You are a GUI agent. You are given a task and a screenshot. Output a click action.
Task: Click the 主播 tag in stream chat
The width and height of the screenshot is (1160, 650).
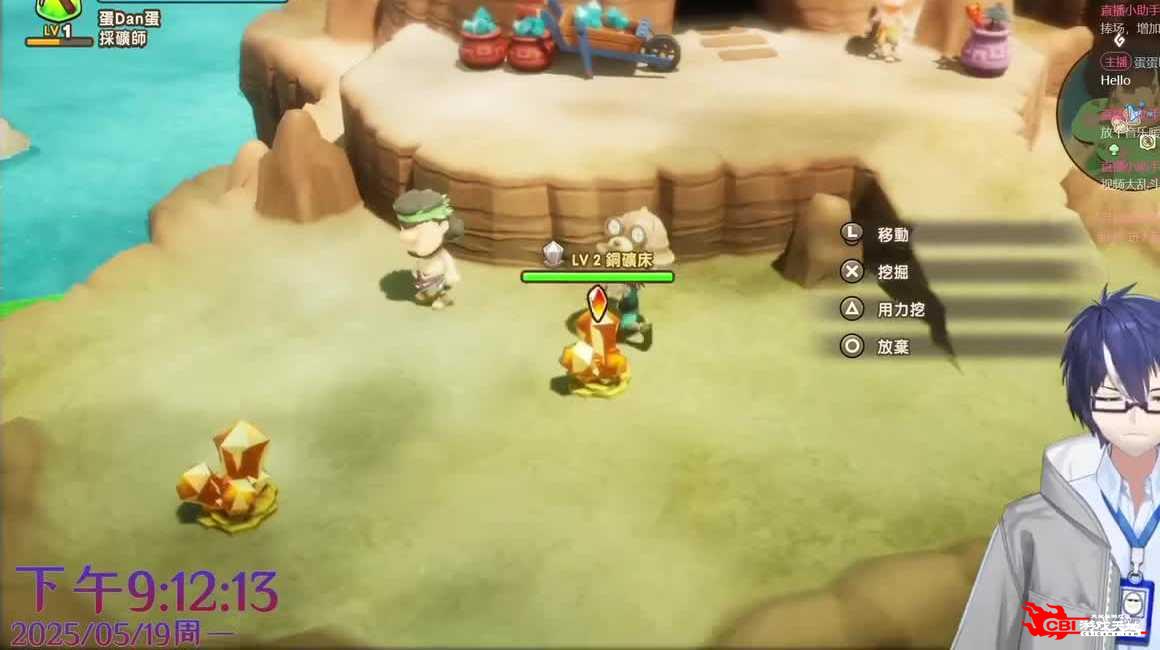1115,61
